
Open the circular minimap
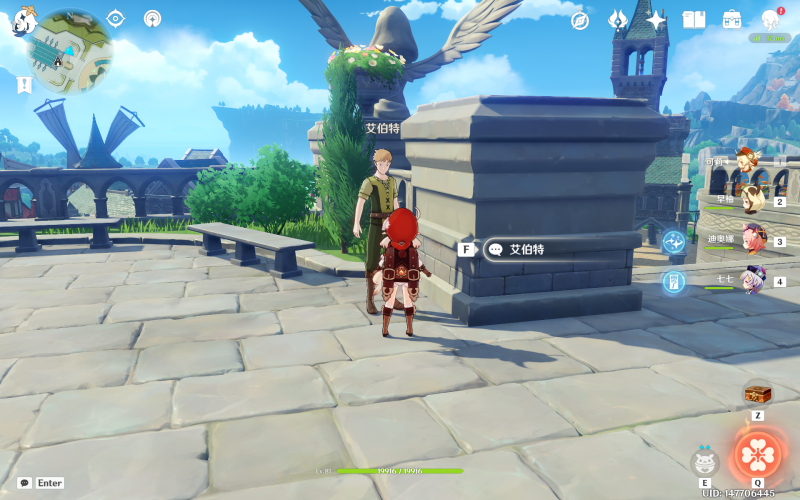pos(69,51)
